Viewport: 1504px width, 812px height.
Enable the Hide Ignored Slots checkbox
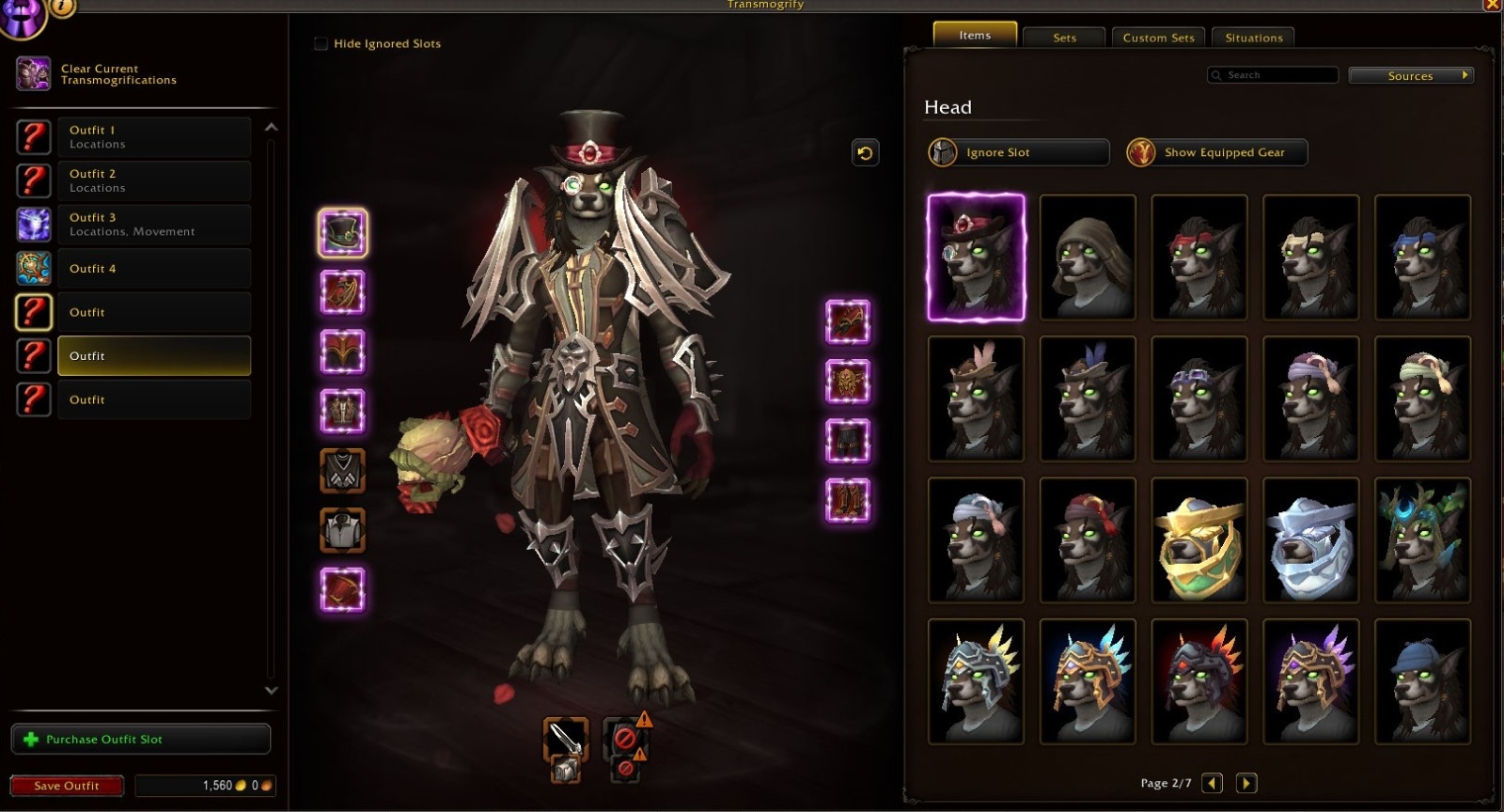(x=321, y=43)
